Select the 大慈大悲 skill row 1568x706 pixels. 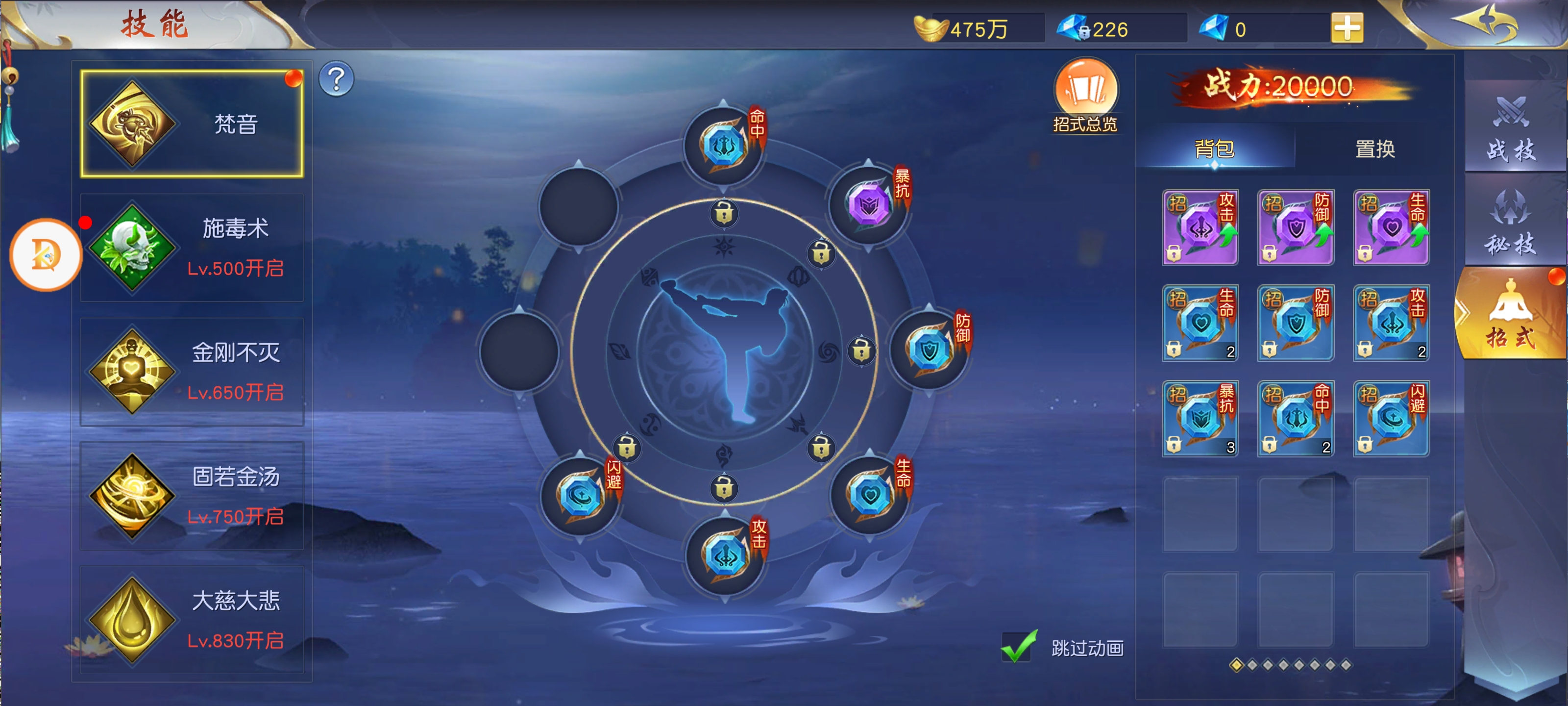[192, 620]
